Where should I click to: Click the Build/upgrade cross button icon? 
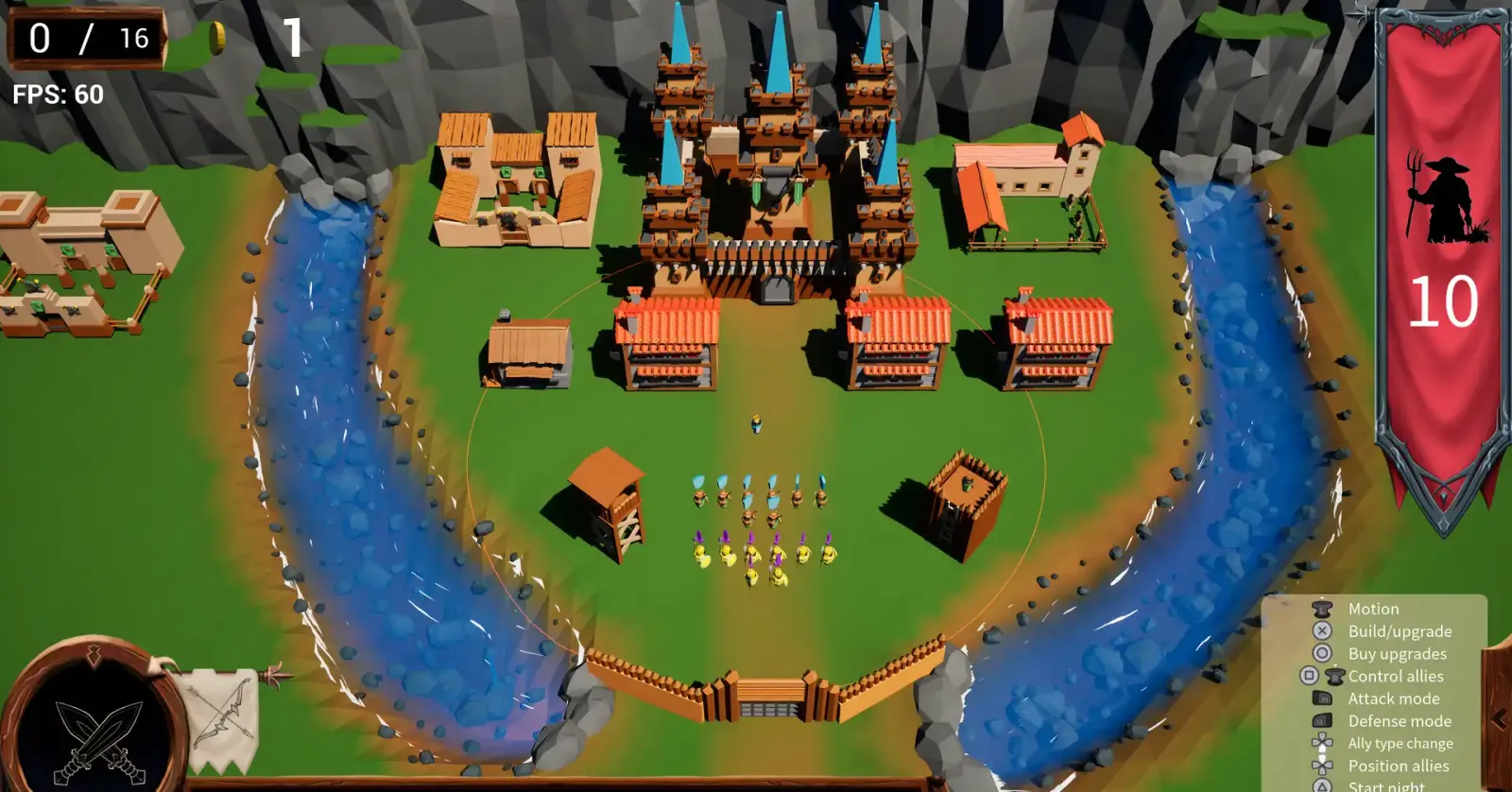[1320, 631]
